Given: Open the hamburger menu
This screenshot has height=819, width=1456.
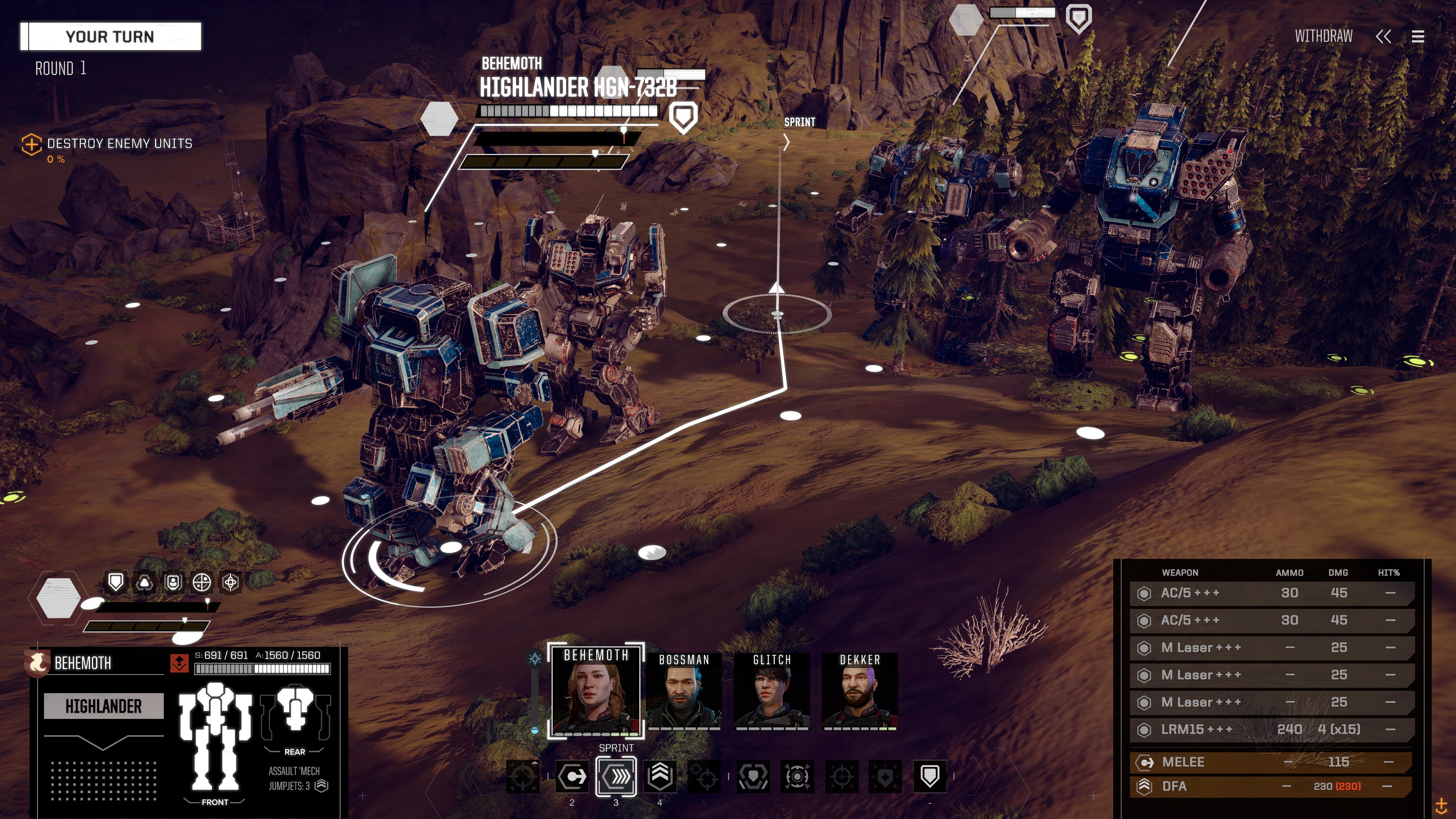Looking at the screenshot, I should (1418, 37).
